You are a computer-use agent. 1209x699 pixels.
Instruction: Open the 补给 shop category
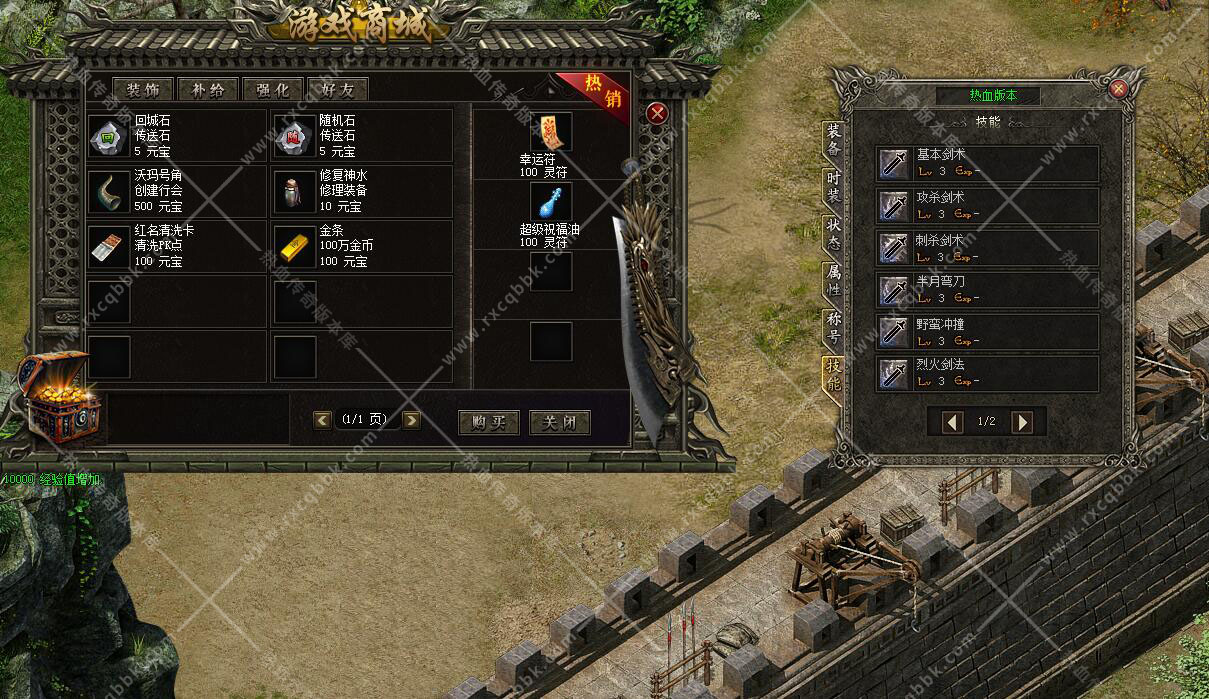pyautogui.click(x=208, y=90)
